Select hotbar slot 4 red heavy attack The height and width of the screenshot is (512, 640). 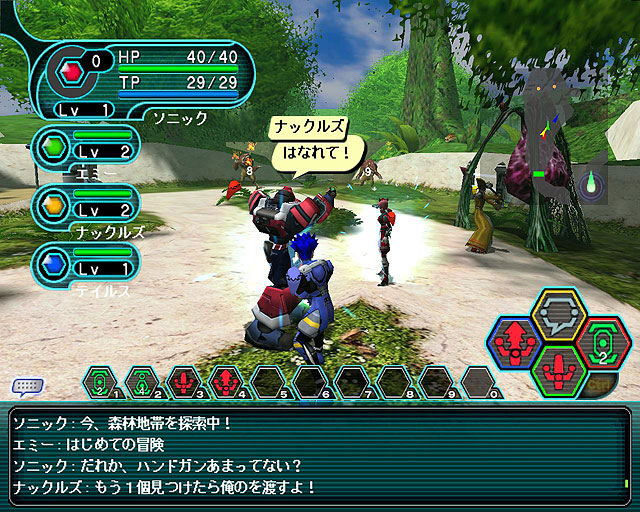click(223, 381)
